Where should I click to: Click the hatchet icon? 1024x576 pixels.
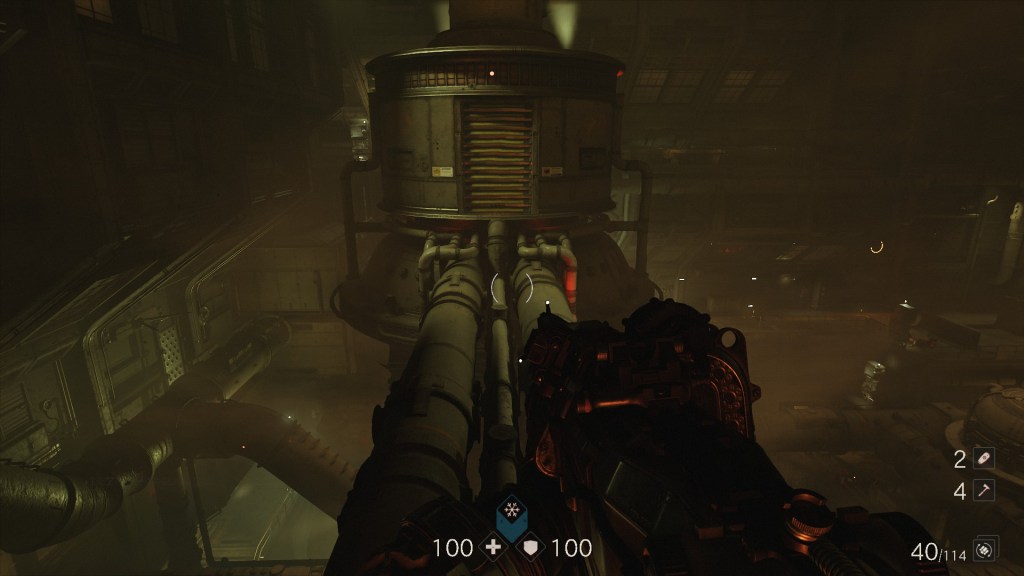tap(986, 491)
